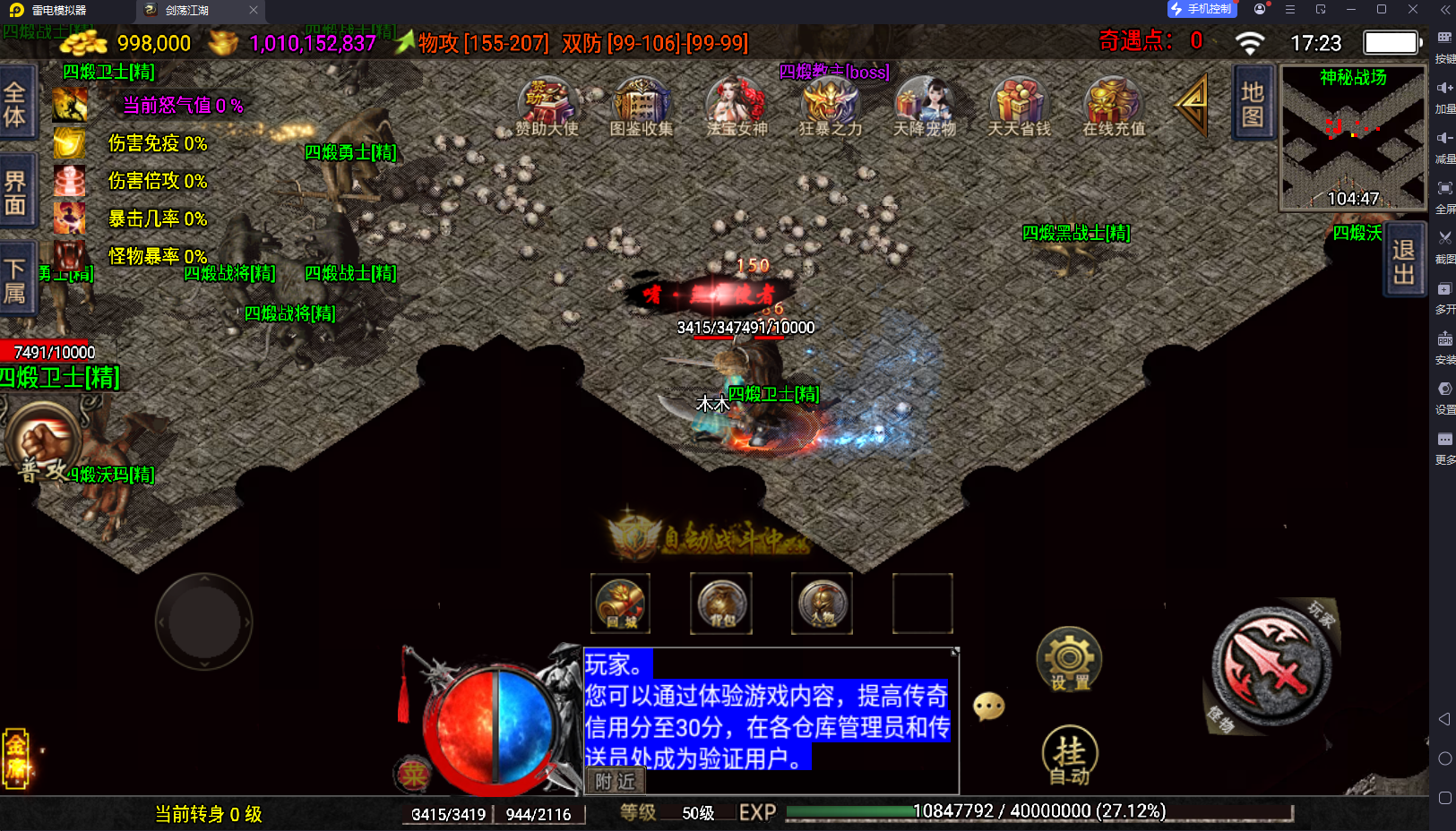Select the 全体 button
The image size is (1456, 831).
click(15, 104)
